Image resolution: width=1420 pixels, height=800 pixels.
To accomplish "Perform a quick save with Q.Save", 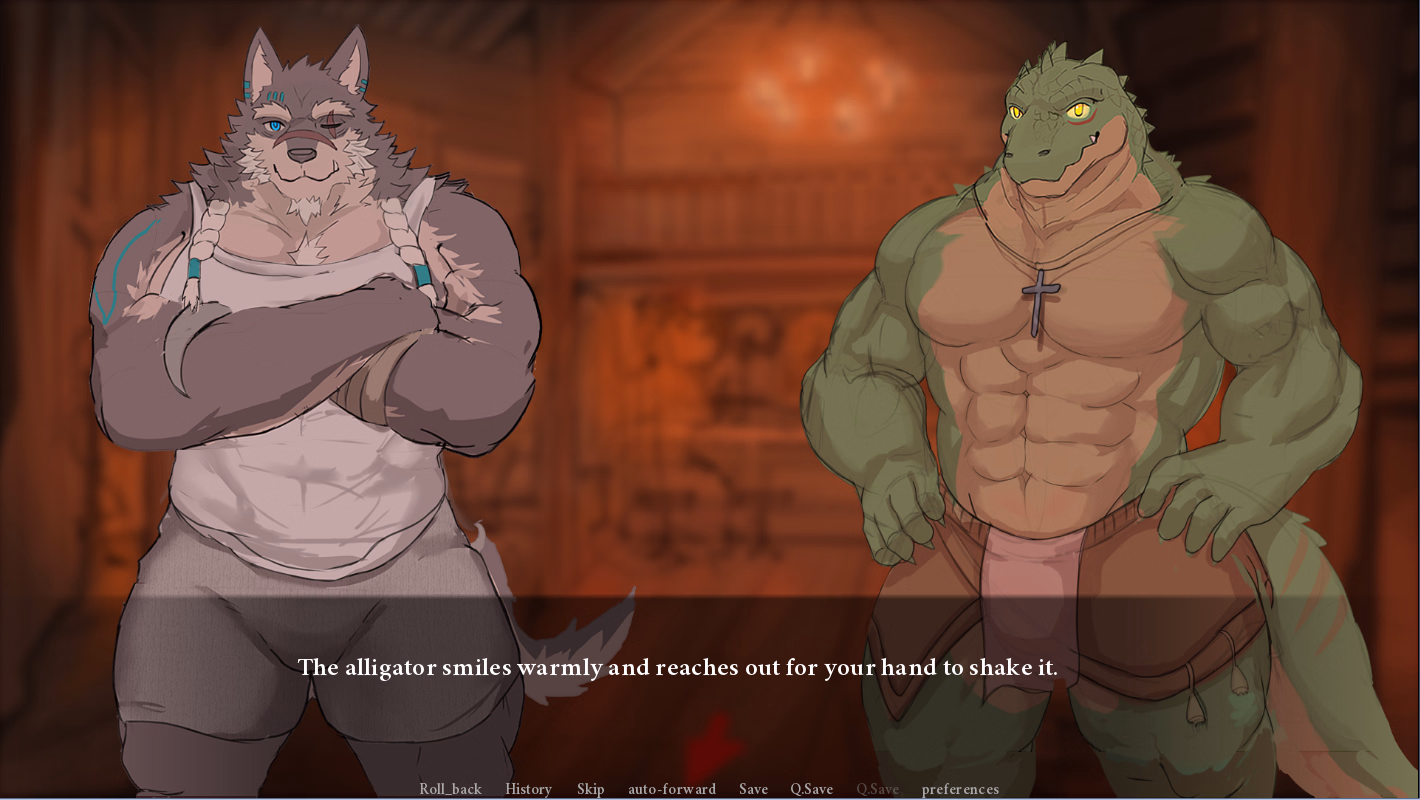I will (810, 789).
